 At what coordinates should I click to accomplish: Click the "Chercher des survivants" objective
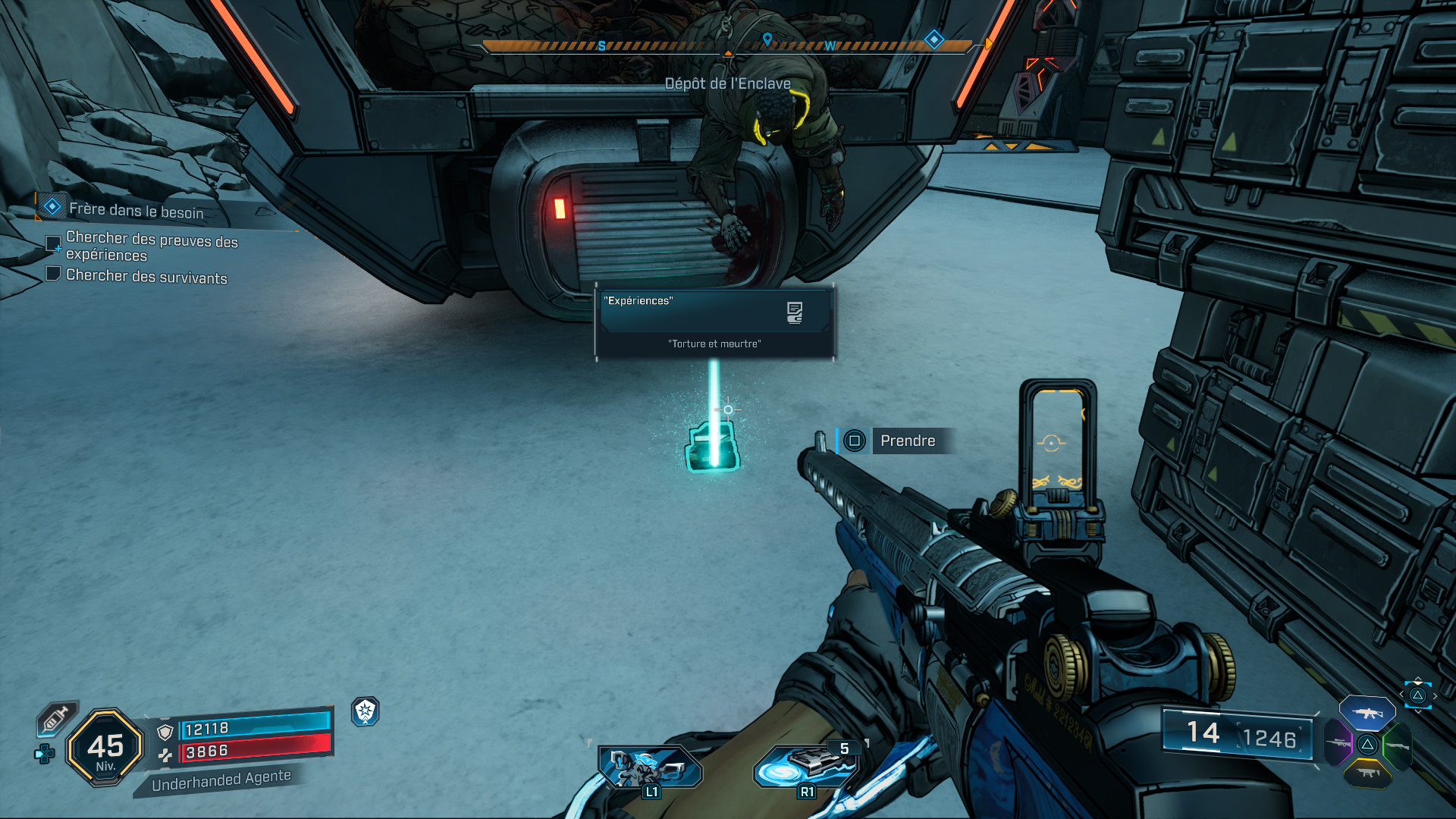pyautogui.click(x=146, y=276)
